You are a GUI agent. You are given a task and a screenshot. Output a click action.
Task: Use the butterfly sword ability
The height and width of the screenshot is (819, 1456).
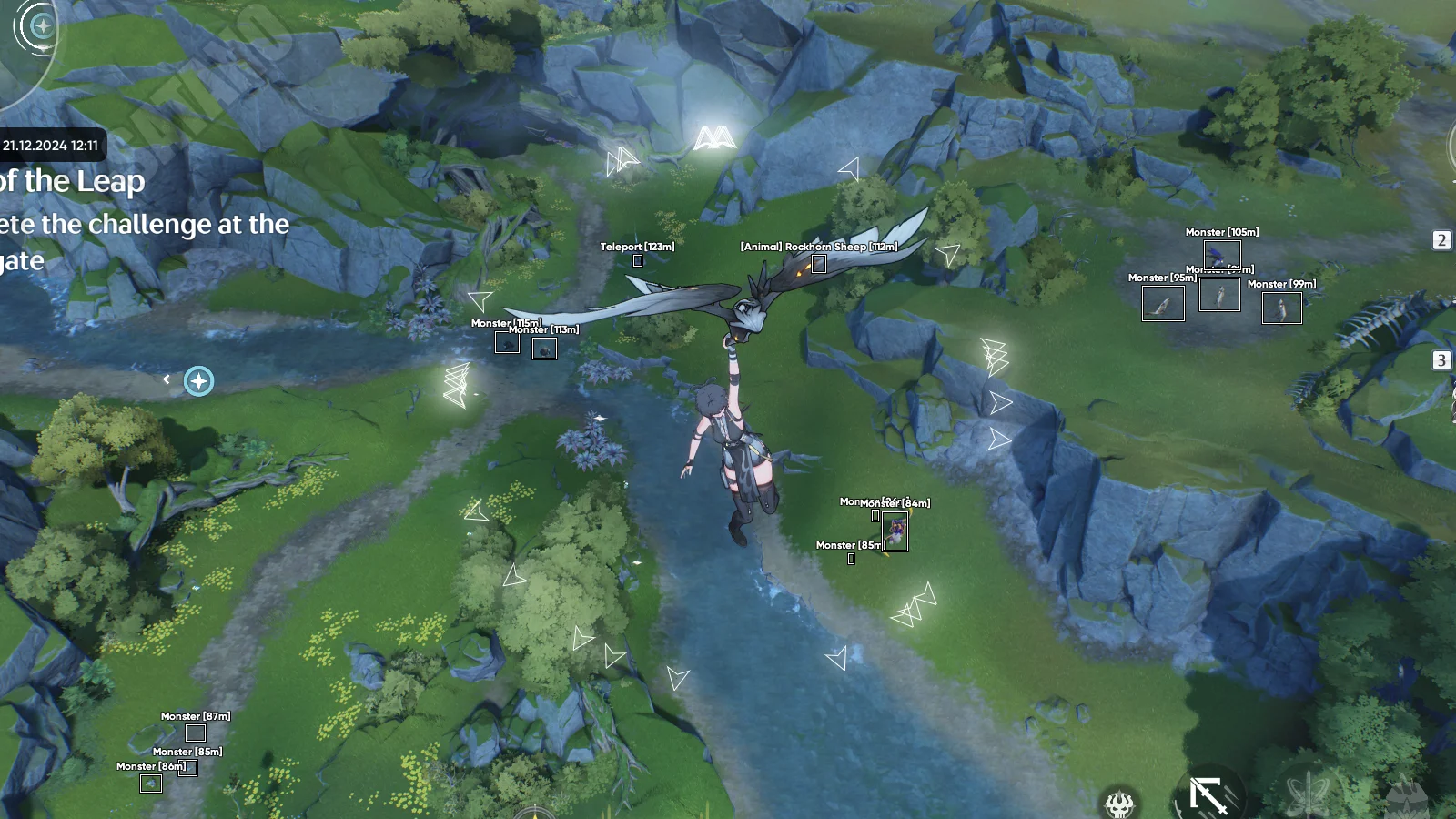pyautogui.click(x=1307, y=795)
